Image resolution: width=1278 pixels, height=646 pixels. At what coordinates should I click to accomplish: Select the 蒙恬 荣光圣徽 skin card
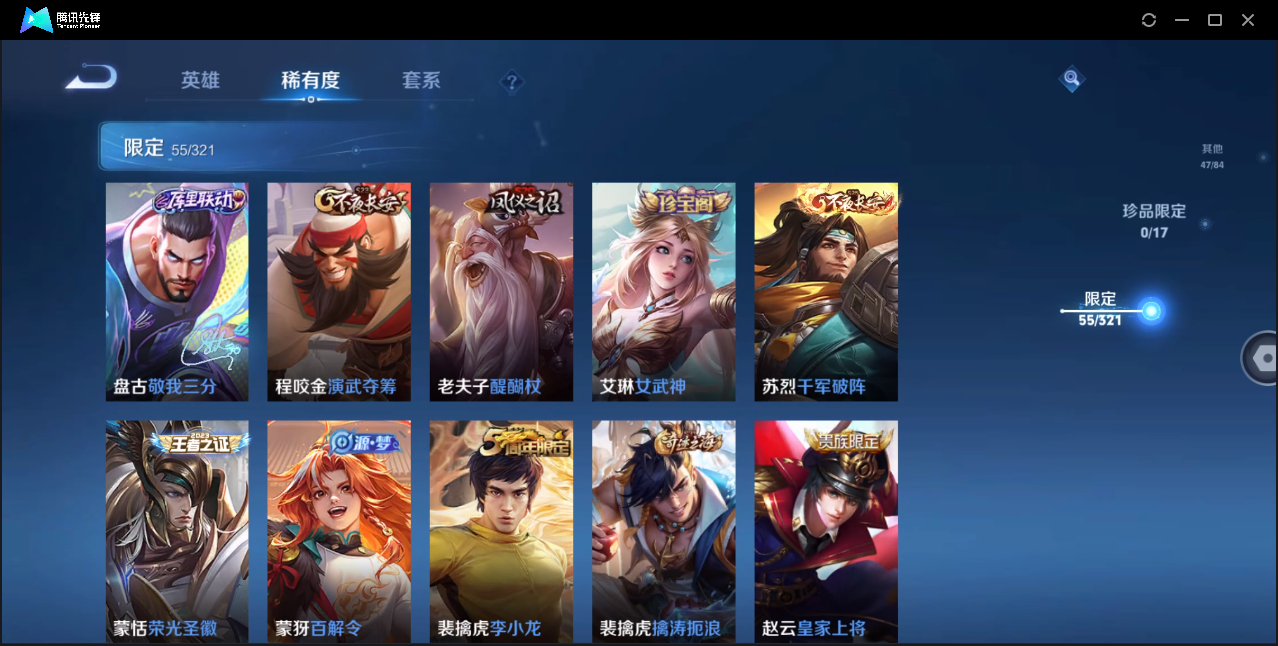(x=177, y=530)
